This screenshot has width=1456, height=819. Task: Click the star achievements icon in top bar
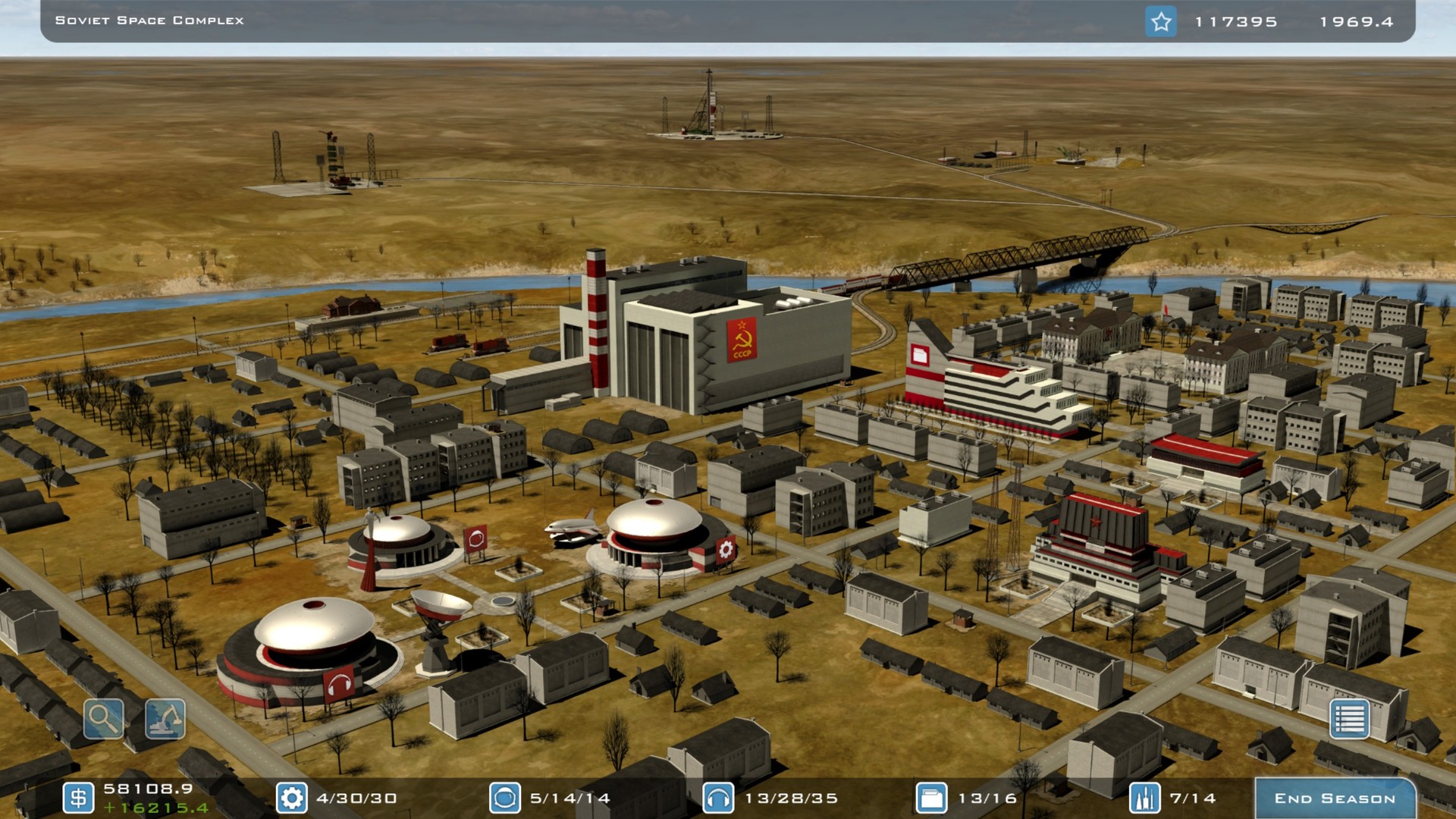[1160, 22]
